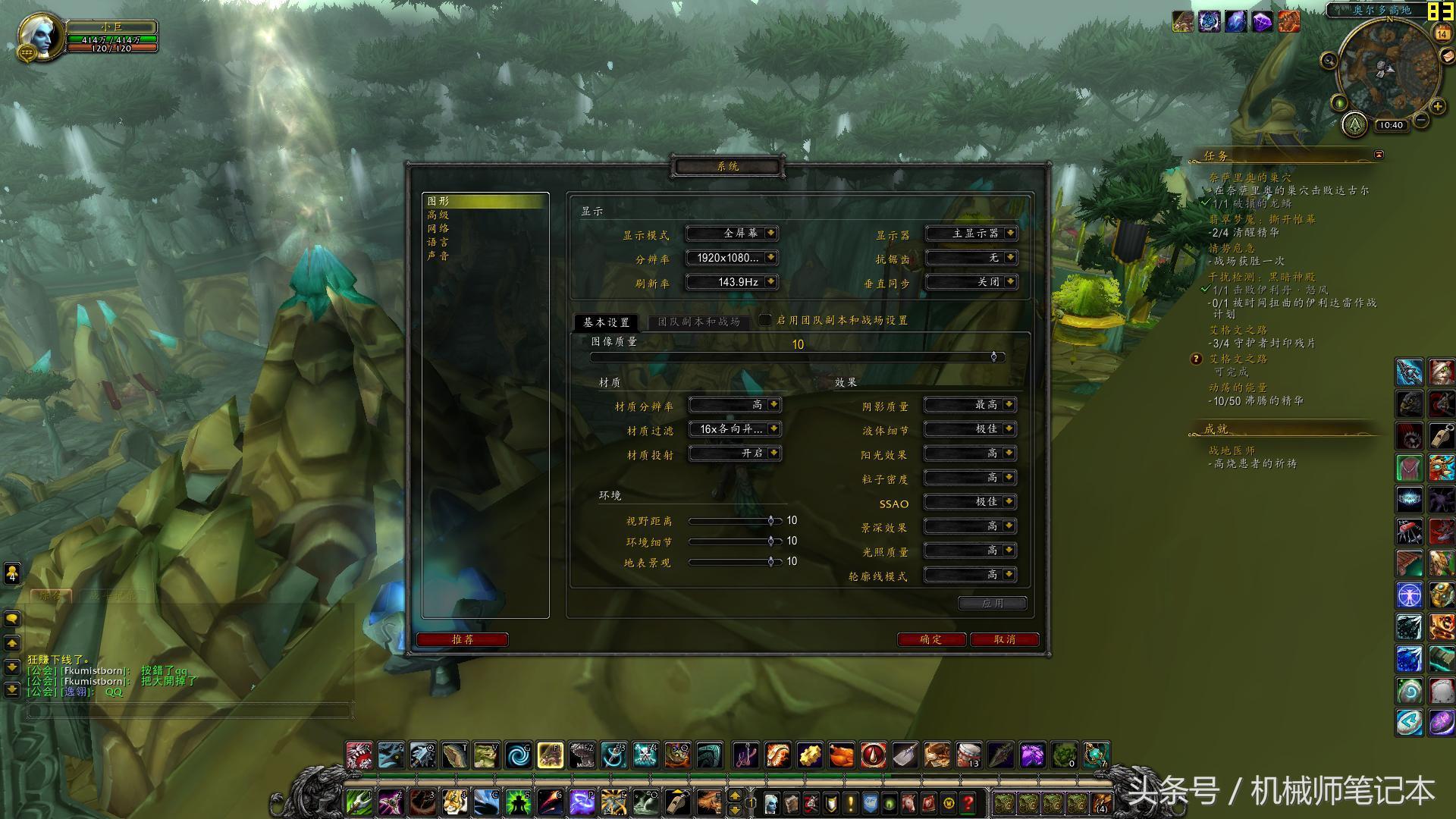Image resolution: width=1456 pixels, height=819 pixels.
Task: Open the 高级 advanced settings section
Action: coord(438,215)
